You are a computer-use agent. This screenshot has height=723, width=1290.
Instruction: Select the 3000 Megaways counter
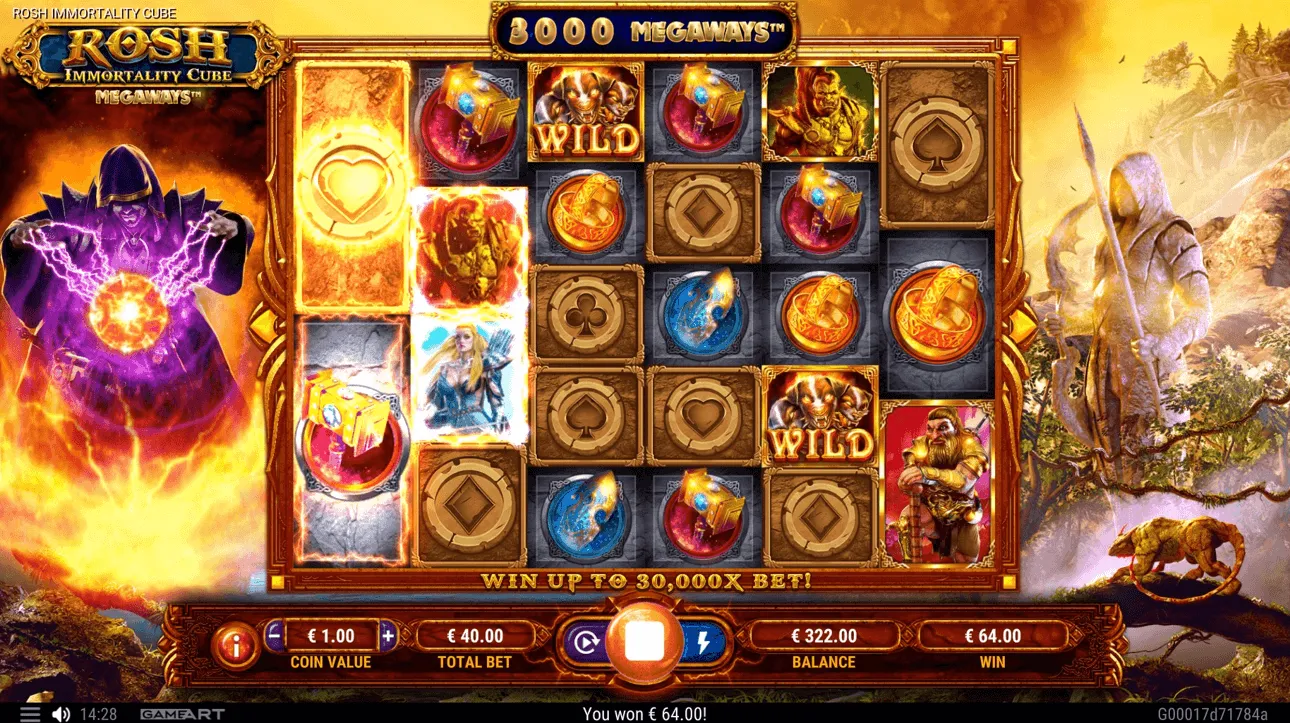point(645,29)
